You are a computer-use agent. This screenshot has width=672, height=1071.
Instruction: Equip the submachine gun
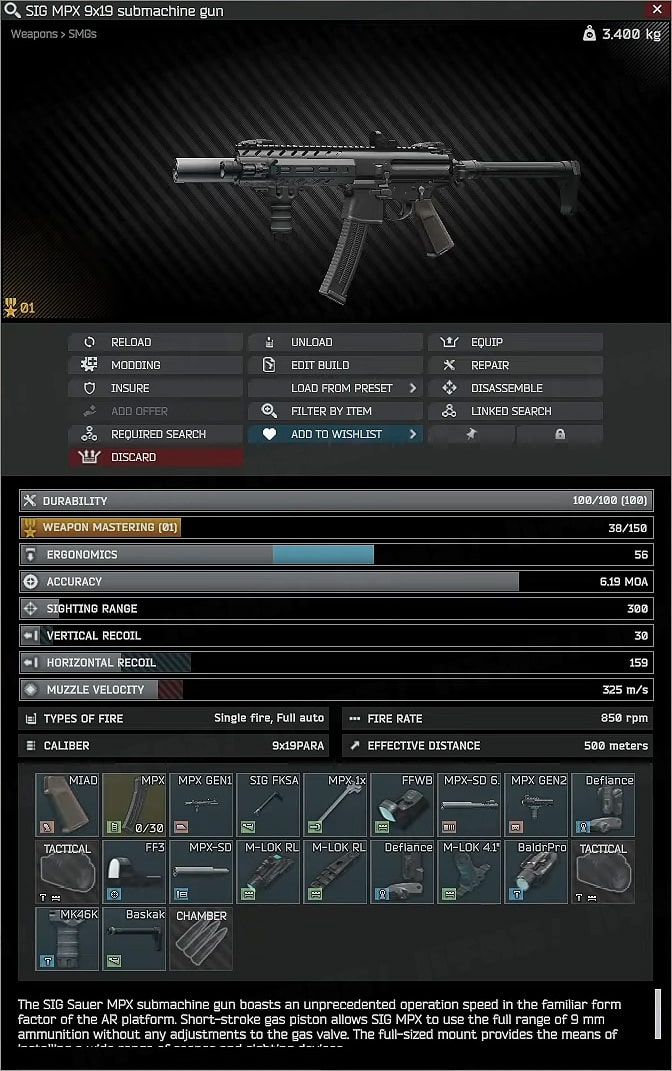pos(515,342)
